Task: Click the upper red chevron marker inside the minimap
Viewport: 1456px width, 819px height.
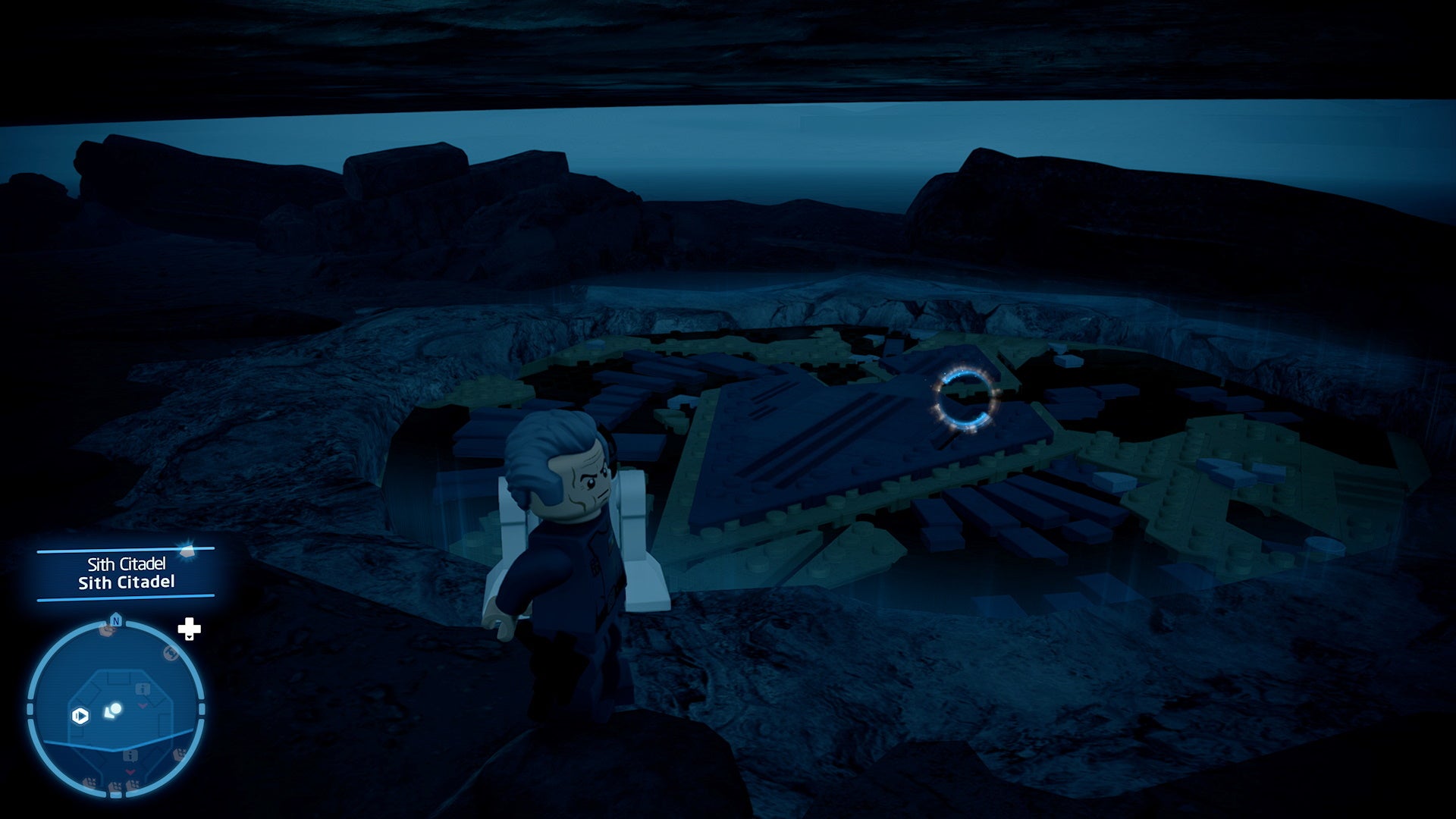Action: [x=141, y=705]
